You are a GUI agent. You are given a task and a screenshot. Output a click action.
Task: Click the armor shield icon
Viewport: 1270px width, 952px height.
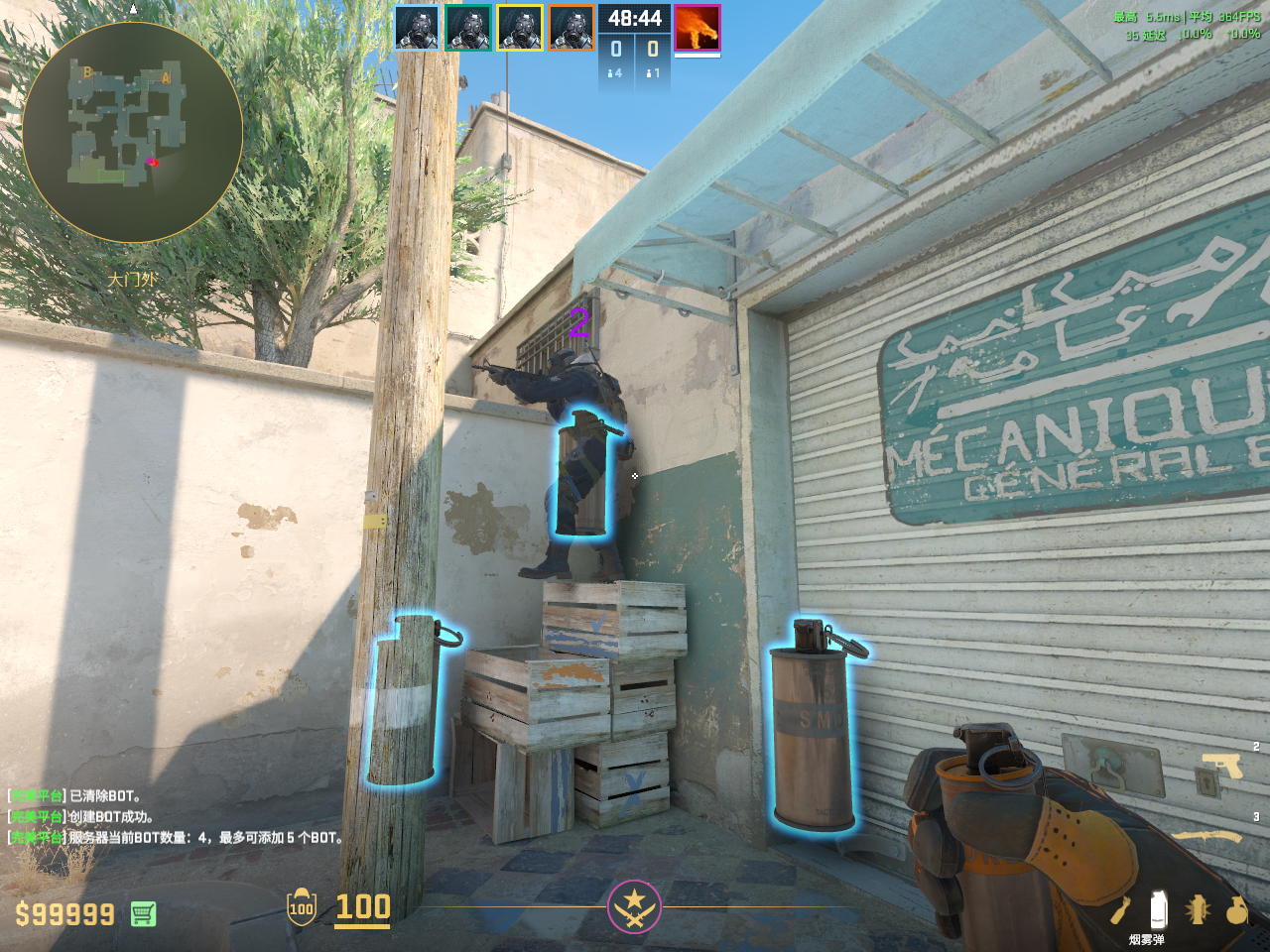[302, 907]
